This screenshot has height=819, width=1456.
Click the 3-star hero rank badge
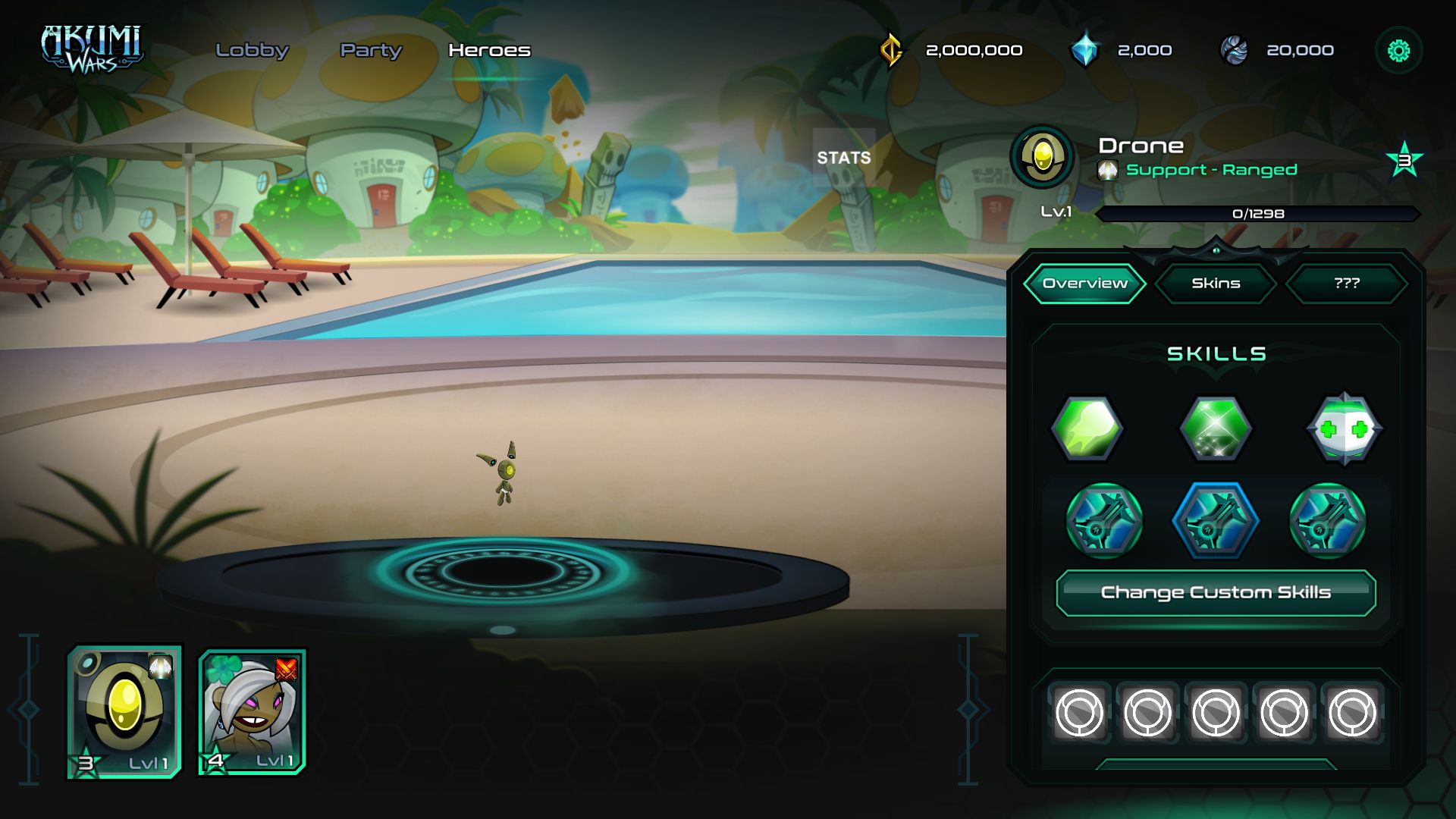pos(1404,160)
